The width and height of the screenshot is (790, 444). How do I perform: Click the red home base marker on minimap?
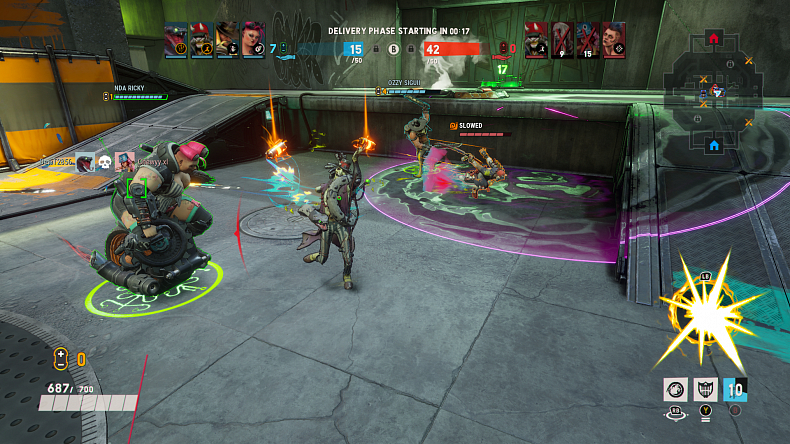point(713,38)
